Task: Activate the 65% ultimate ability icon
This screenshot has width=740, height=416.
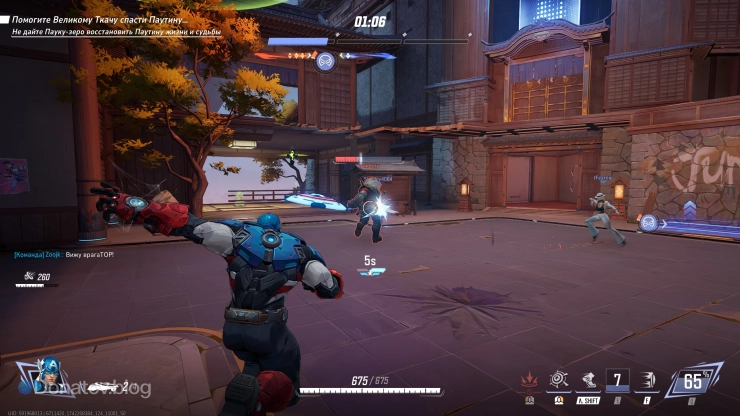Action: tap(692, 381)
